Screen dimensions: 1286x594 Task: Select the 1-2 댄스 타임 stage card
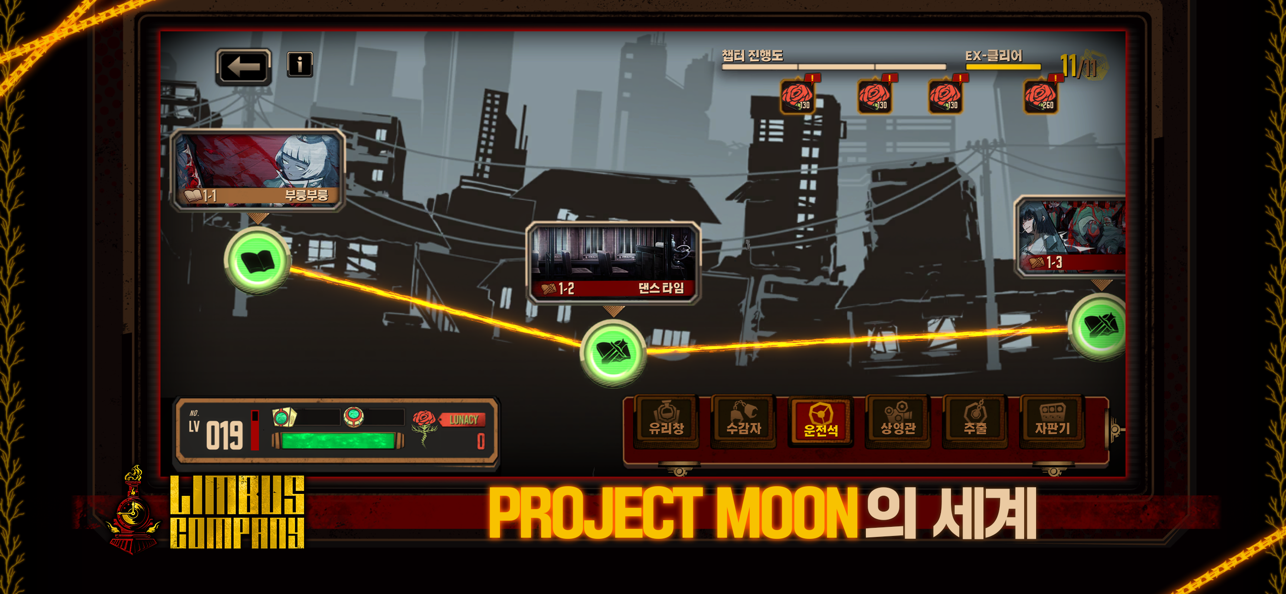[x=613, y=262]
